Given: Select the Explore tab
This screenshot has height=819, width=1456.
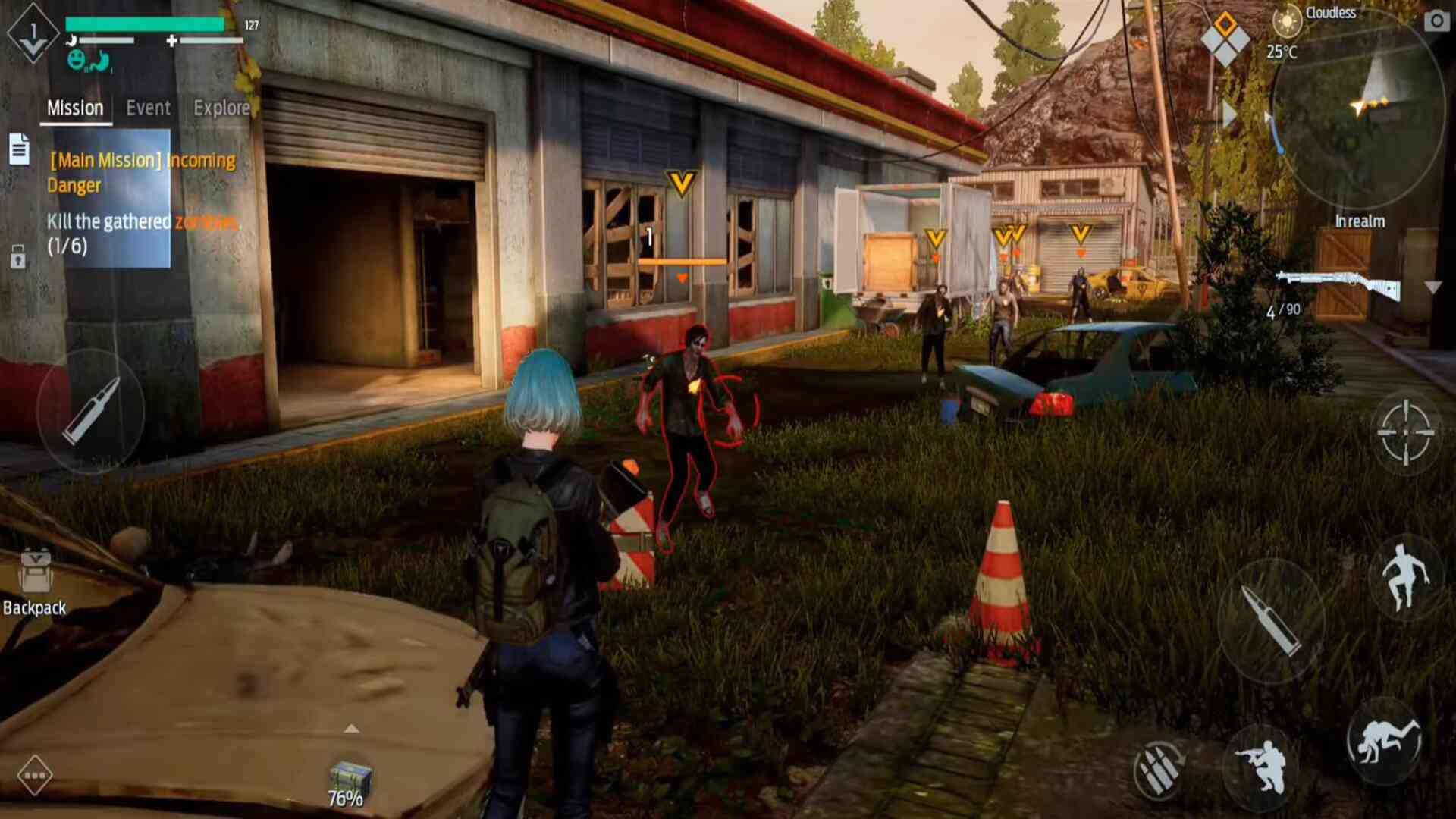Looking at the screenshot, I should point(221,108).
